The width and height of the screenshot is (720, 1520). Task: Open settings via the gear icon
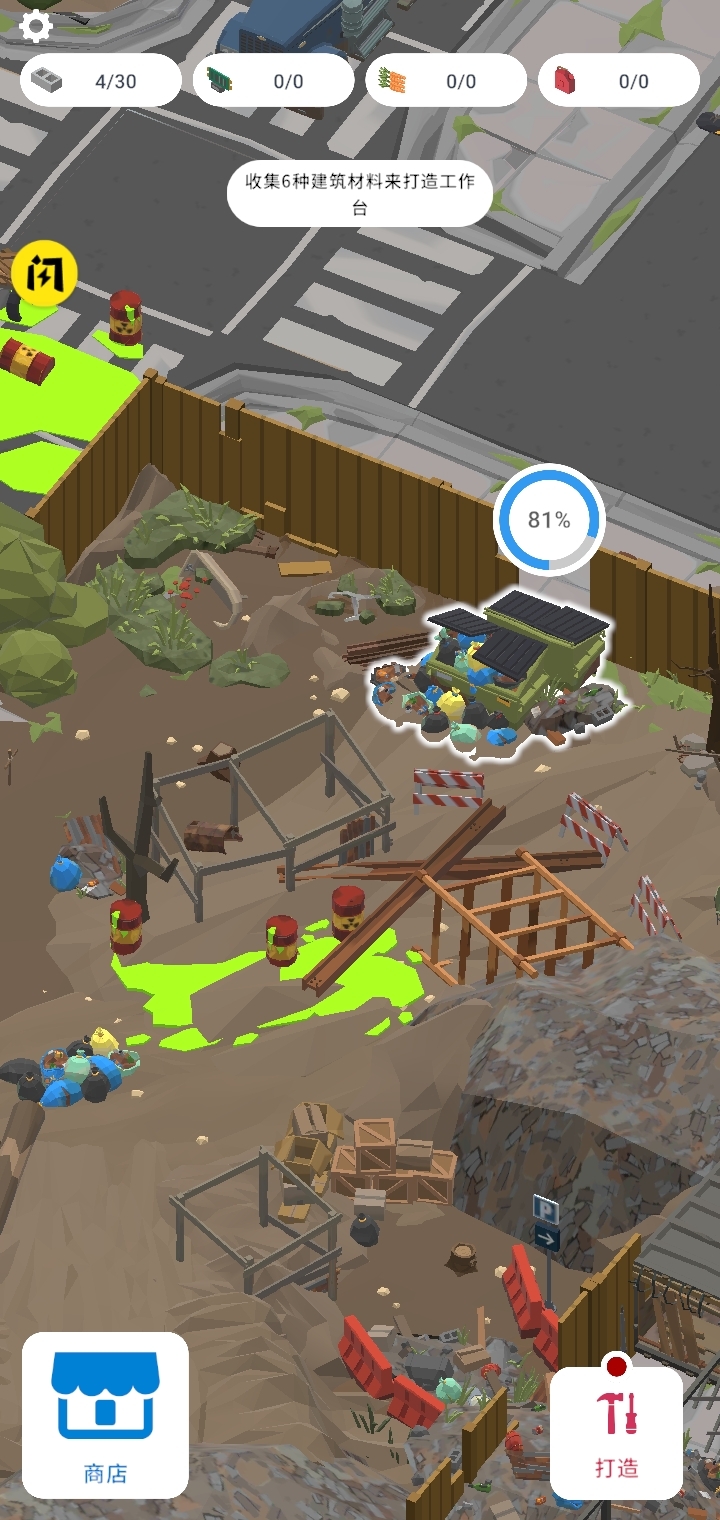tap(36, 26)
